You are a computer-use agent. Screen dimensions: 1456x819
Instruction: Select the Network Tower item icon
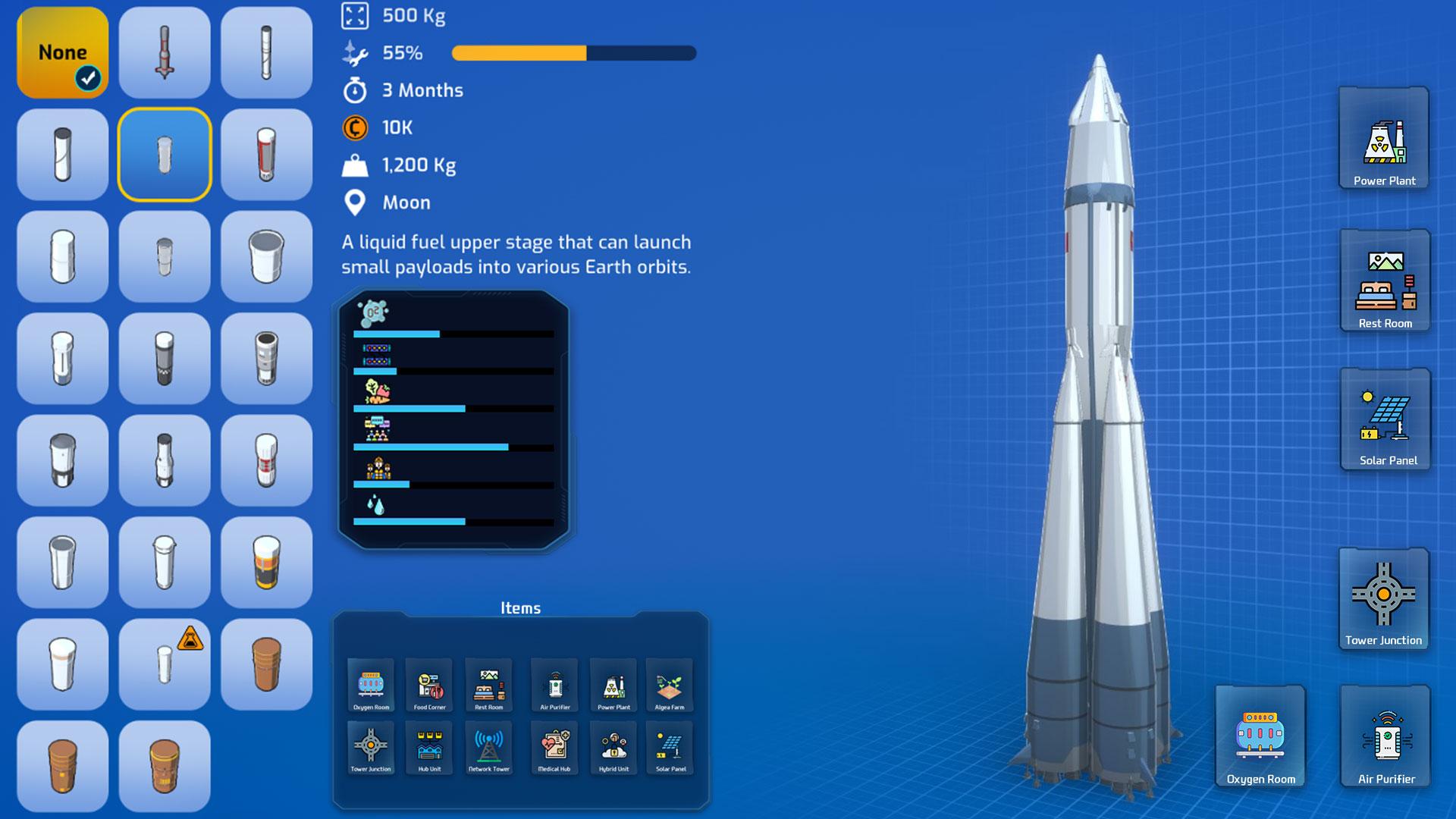488,747
